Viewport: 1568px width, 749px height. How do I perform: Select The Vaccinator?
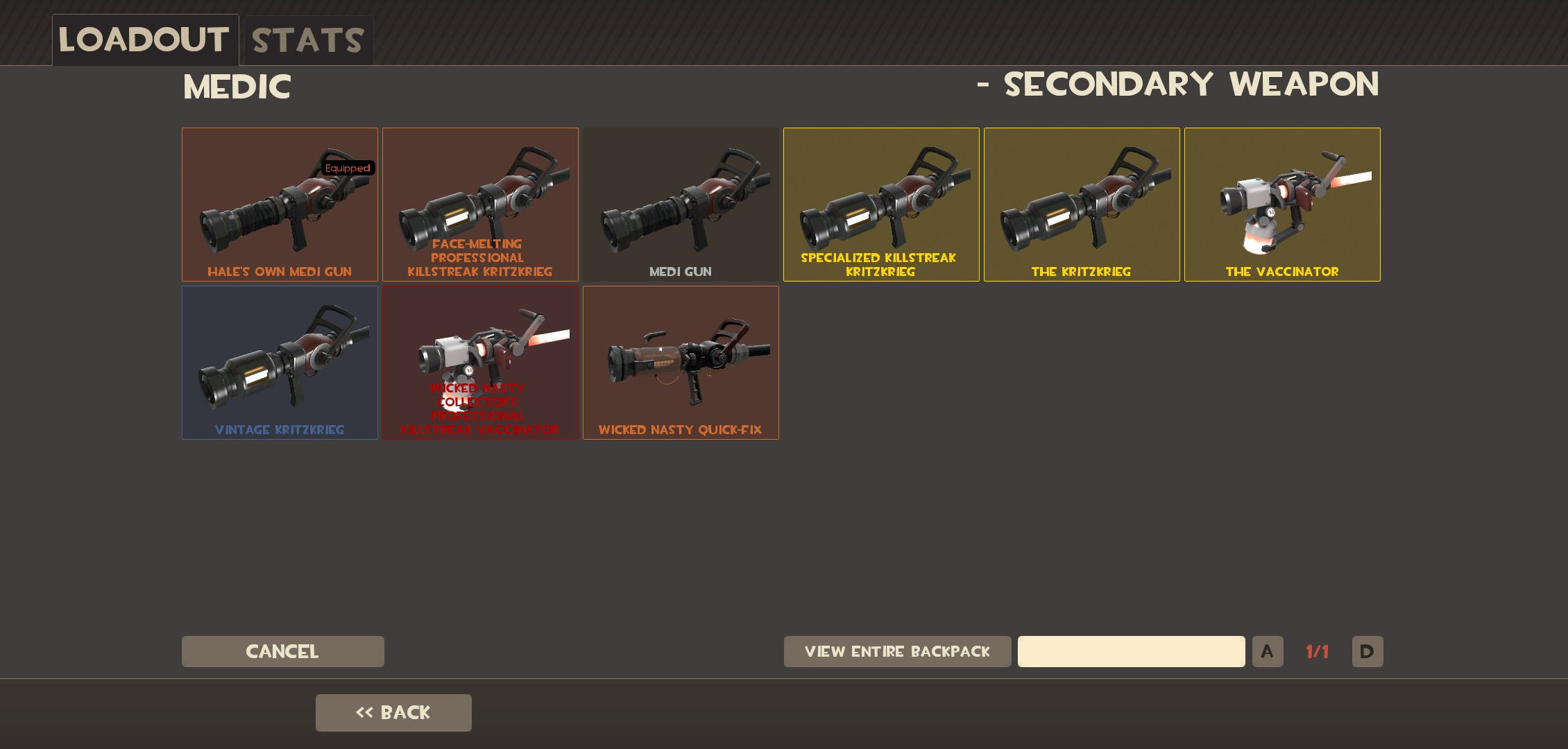[x=1281, y=205]
